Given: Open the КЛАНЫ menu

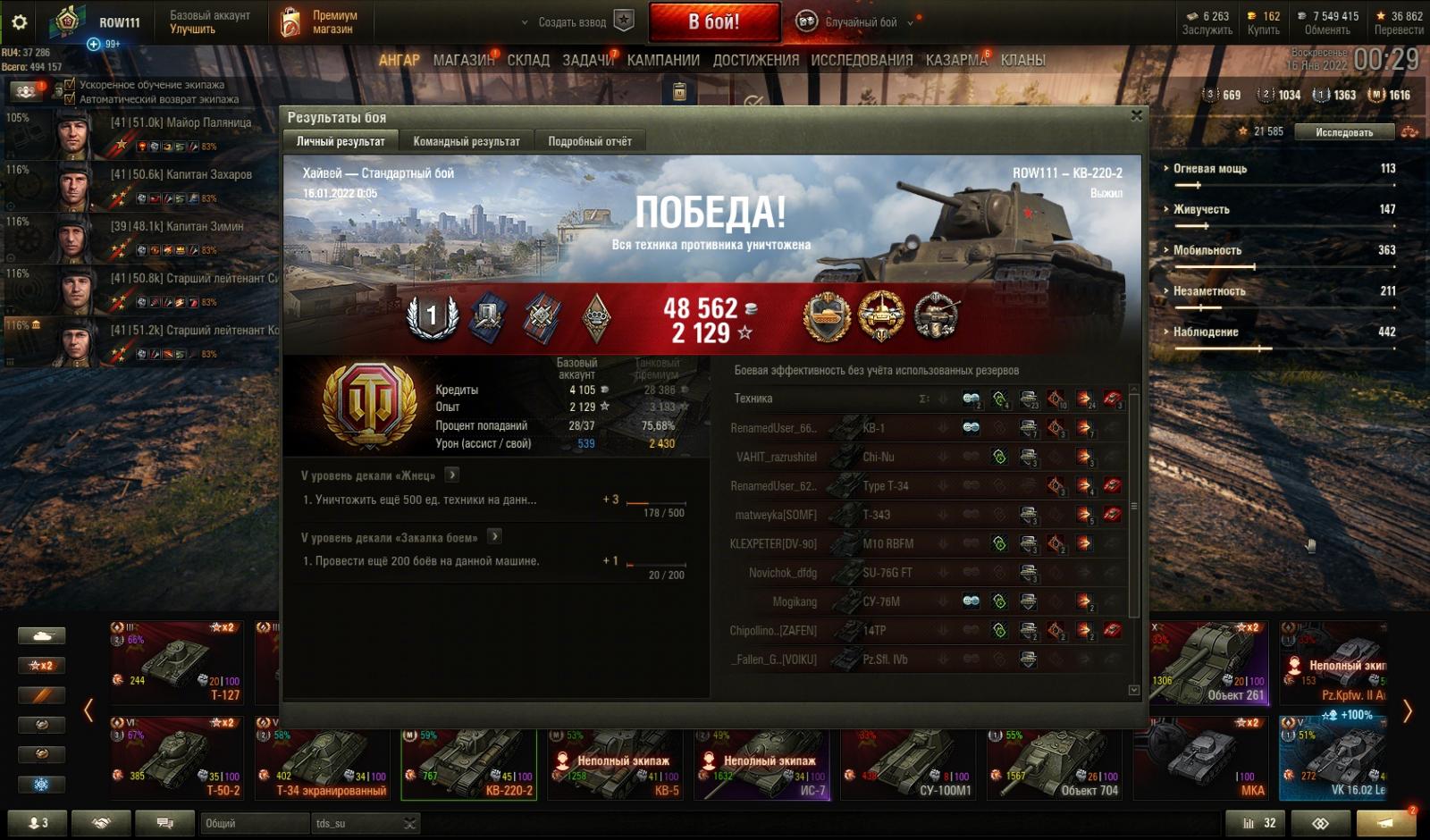Looking at the screenshot, I should [1022, 60].
